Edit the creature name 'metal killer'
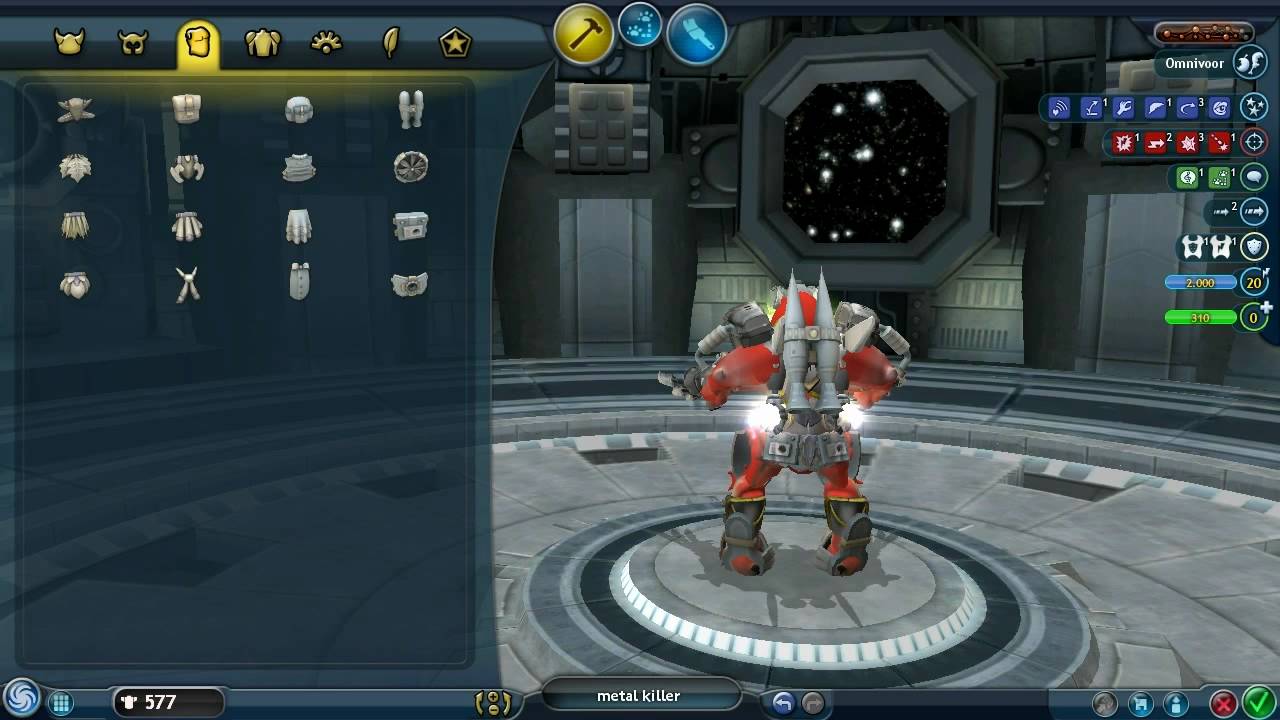The width and height of the screenshot is (1280, 720). coord(639,696)
